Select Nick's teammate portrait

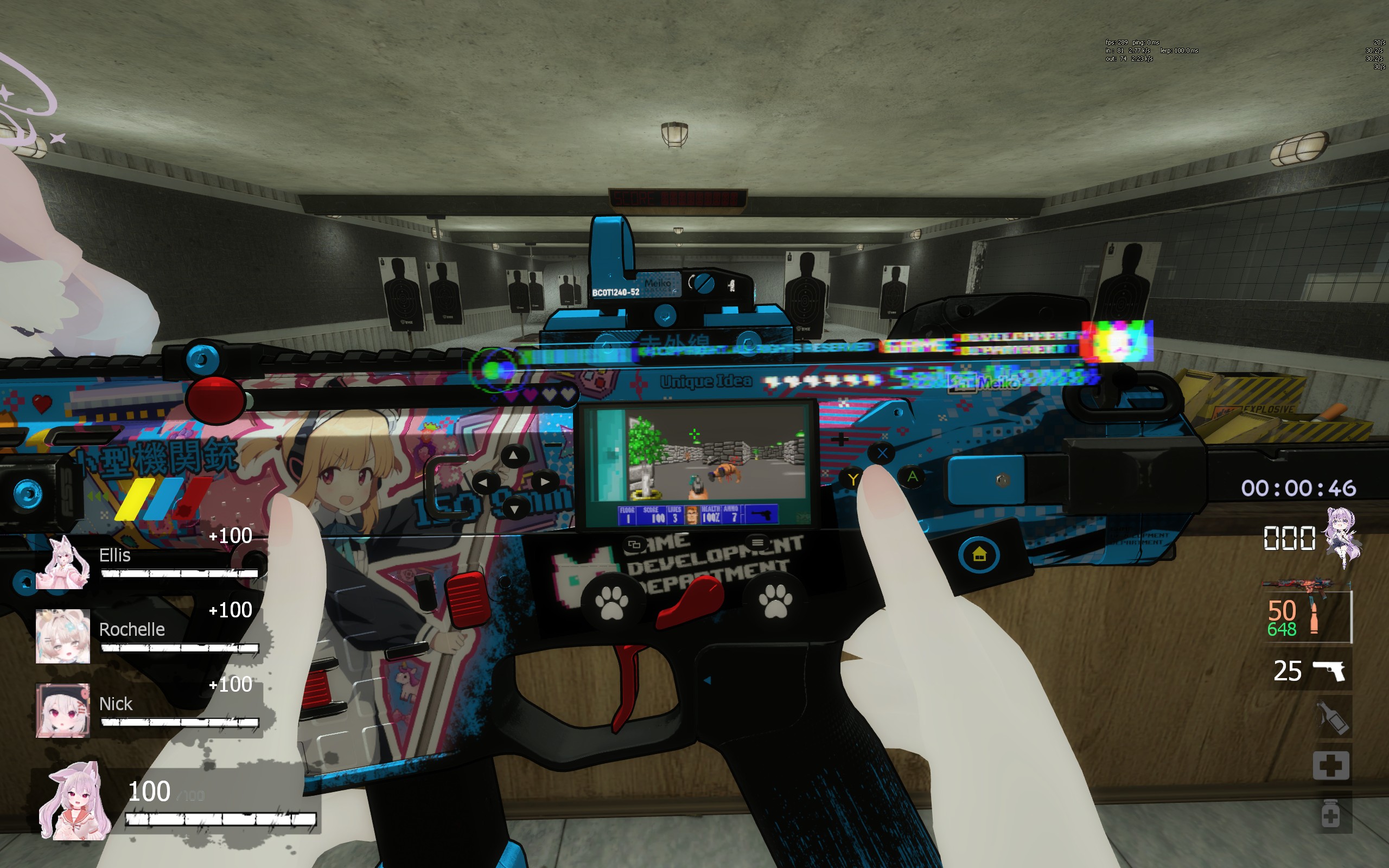pyautogui.click(x=62, y=710)
